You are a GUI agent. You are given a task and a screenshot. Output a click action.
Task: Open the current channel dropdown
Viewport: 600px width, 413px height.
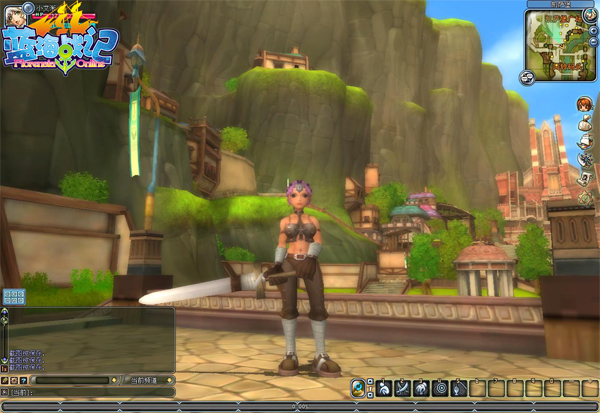(150, 380)
